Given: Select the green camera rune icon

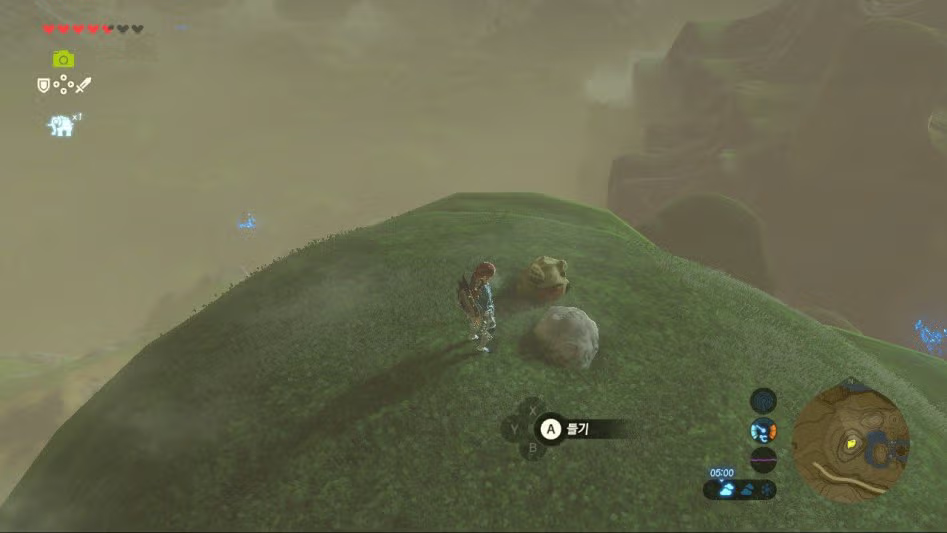Looking at the screenshot, I should click(x=63, y=59).
